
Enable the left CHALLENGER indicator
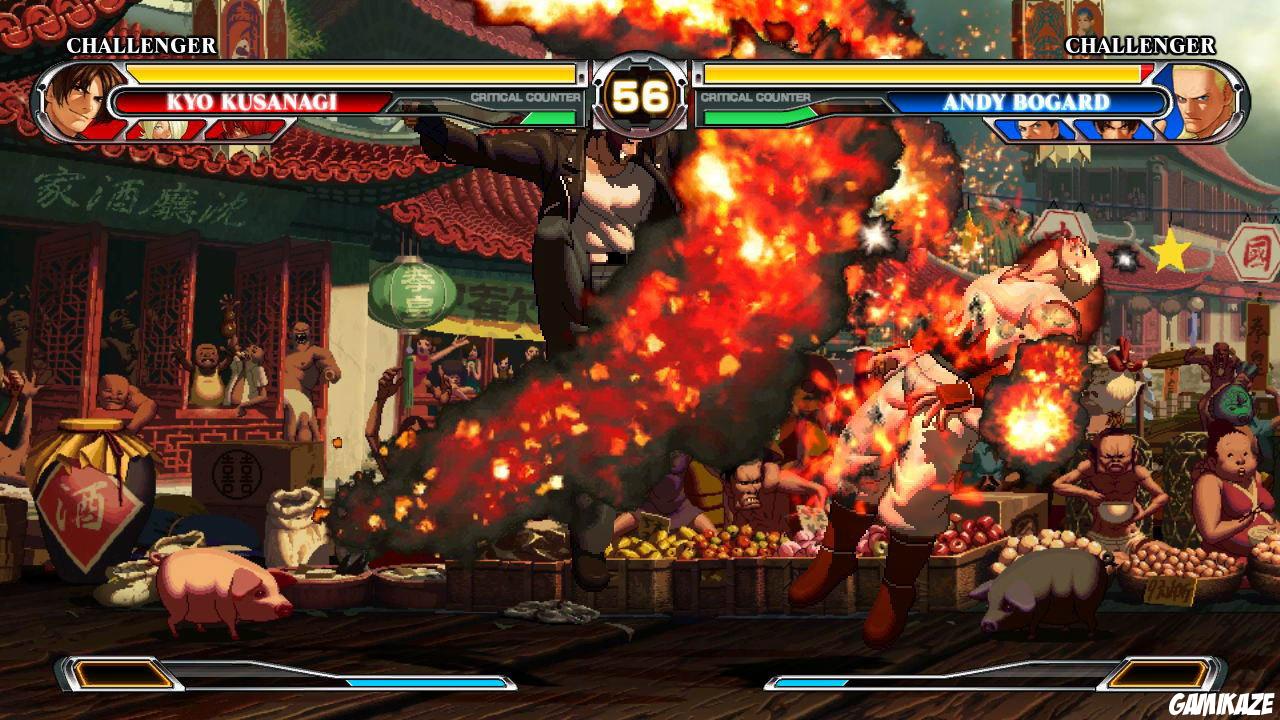pyautogui.click(x=140, y=46)
